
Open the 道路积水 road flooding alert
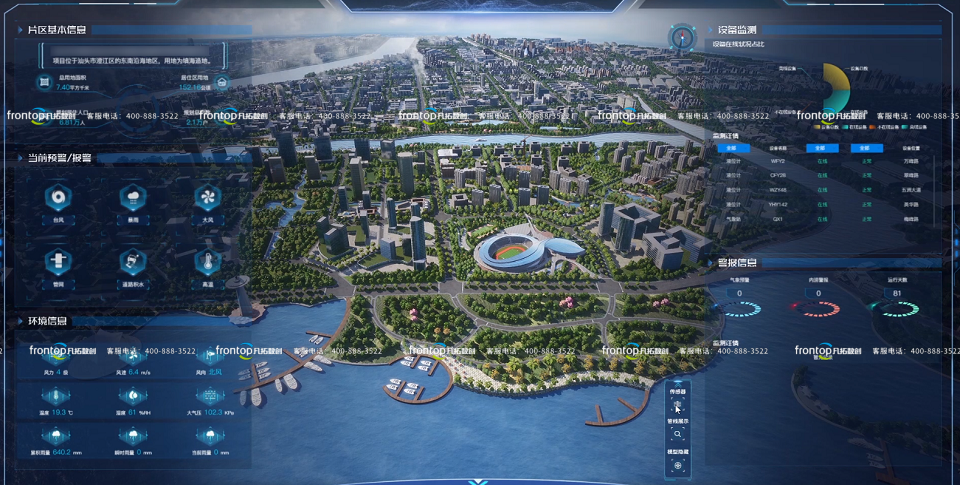point(133,261)
